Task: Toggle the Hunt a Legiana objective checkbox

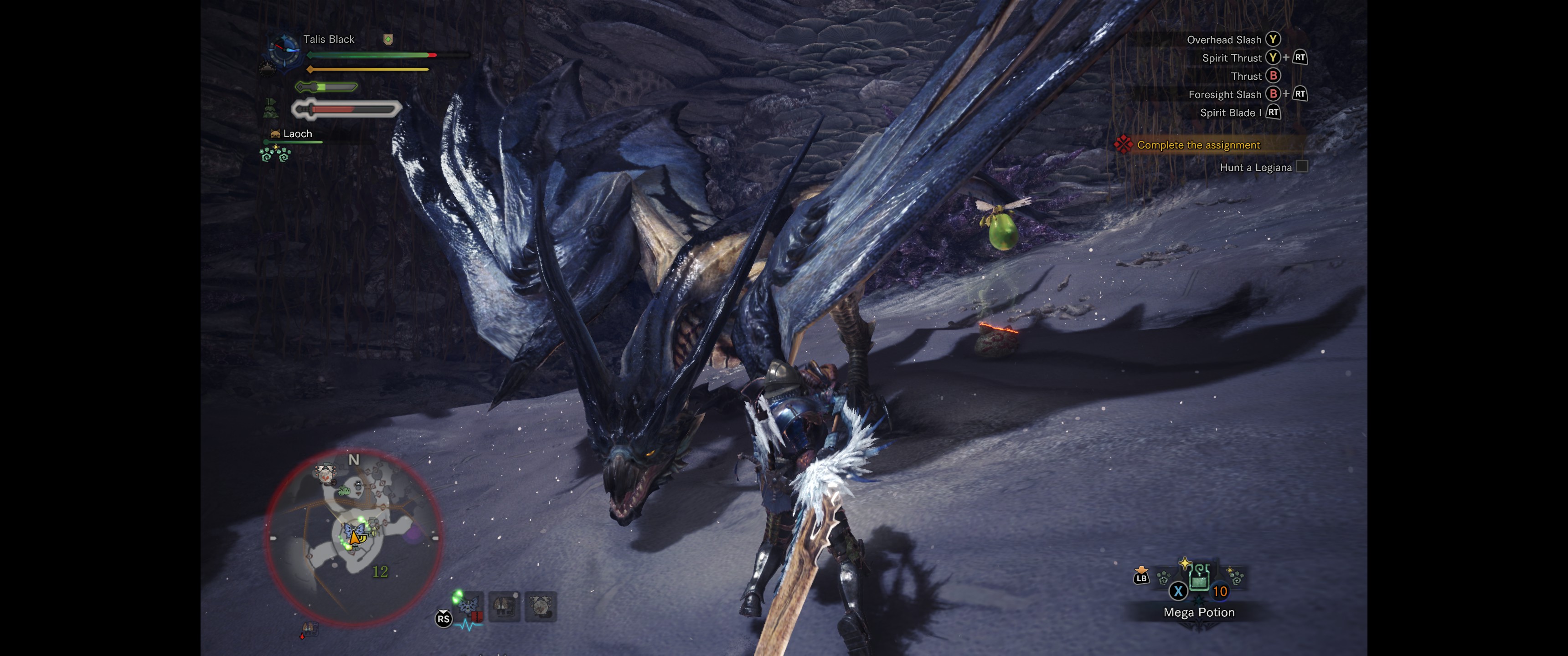Action: (x=1301, y=167)
